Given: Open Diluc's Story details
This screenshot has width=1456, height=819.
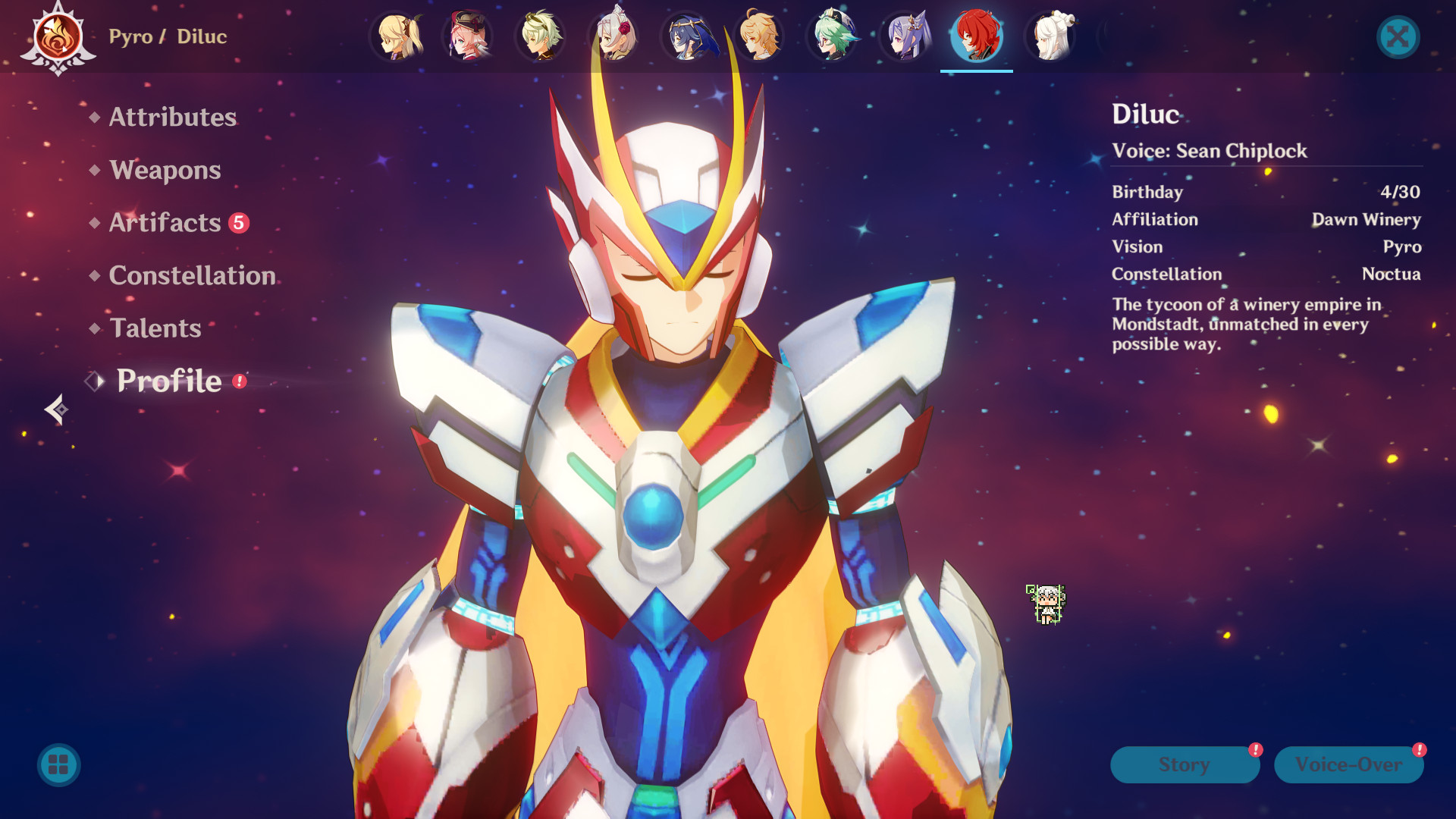Looking at the screenshot, I should [x=1184, y=764].
